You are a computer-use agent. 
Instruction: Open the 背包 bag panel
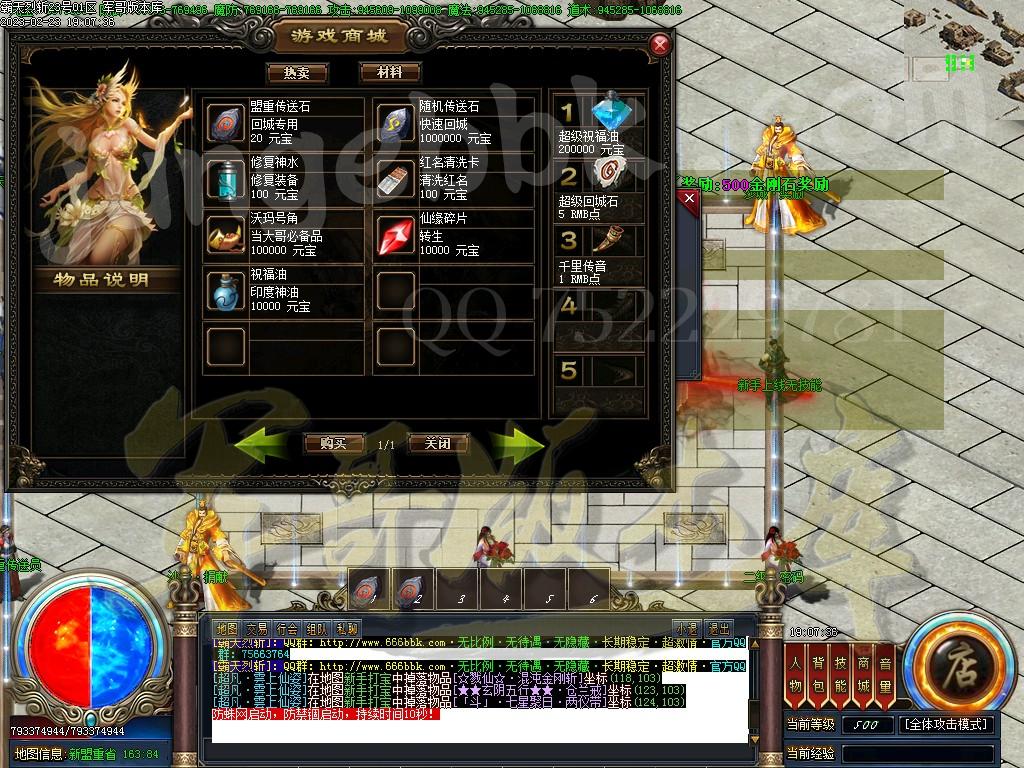[818, 674]
